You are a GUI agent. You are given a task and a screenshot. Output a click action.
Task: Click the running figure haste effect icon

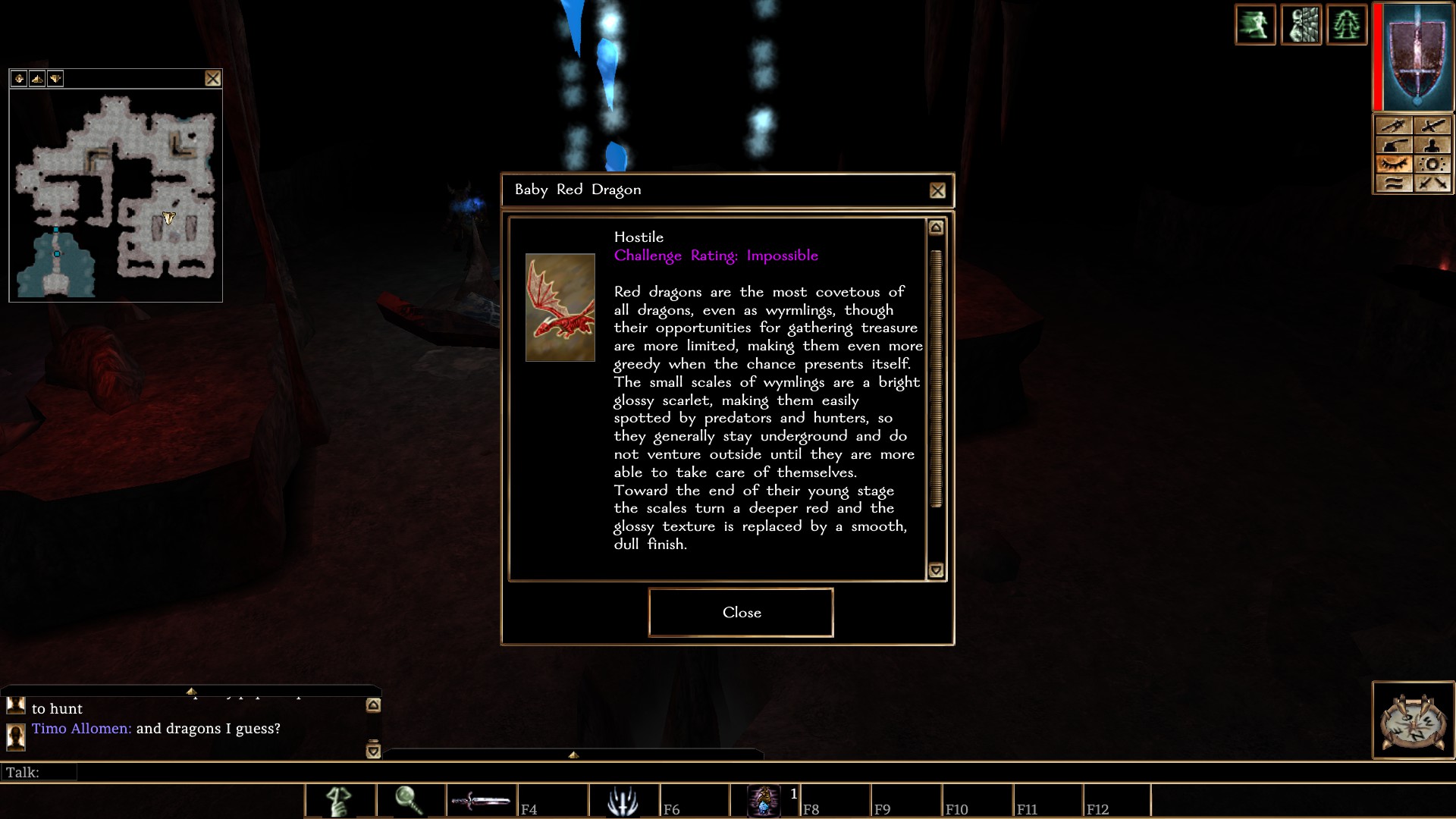pos(1255,25)
